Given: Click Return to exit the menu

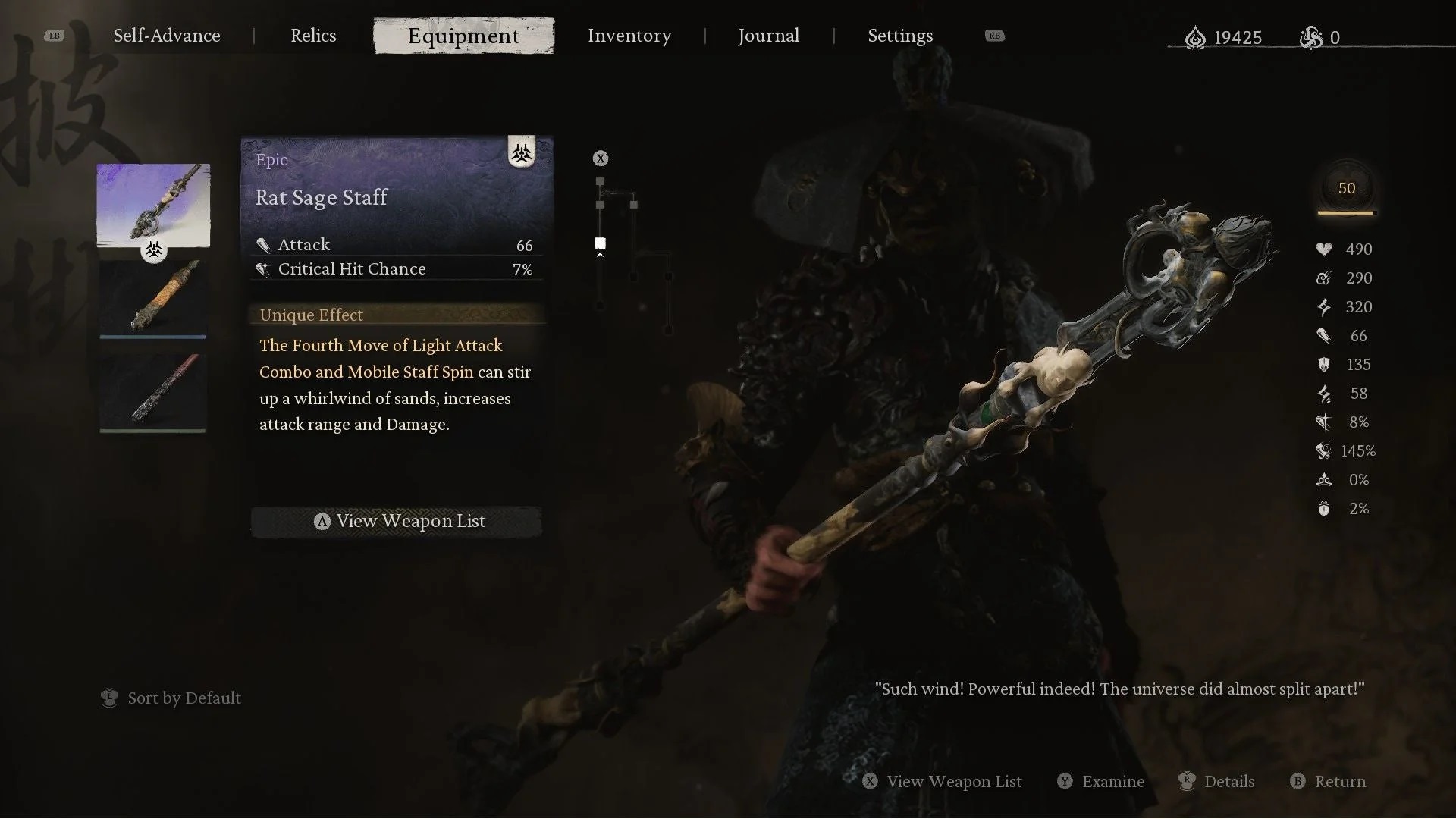Looking at the screenshot, I should tap(1329, 782).
